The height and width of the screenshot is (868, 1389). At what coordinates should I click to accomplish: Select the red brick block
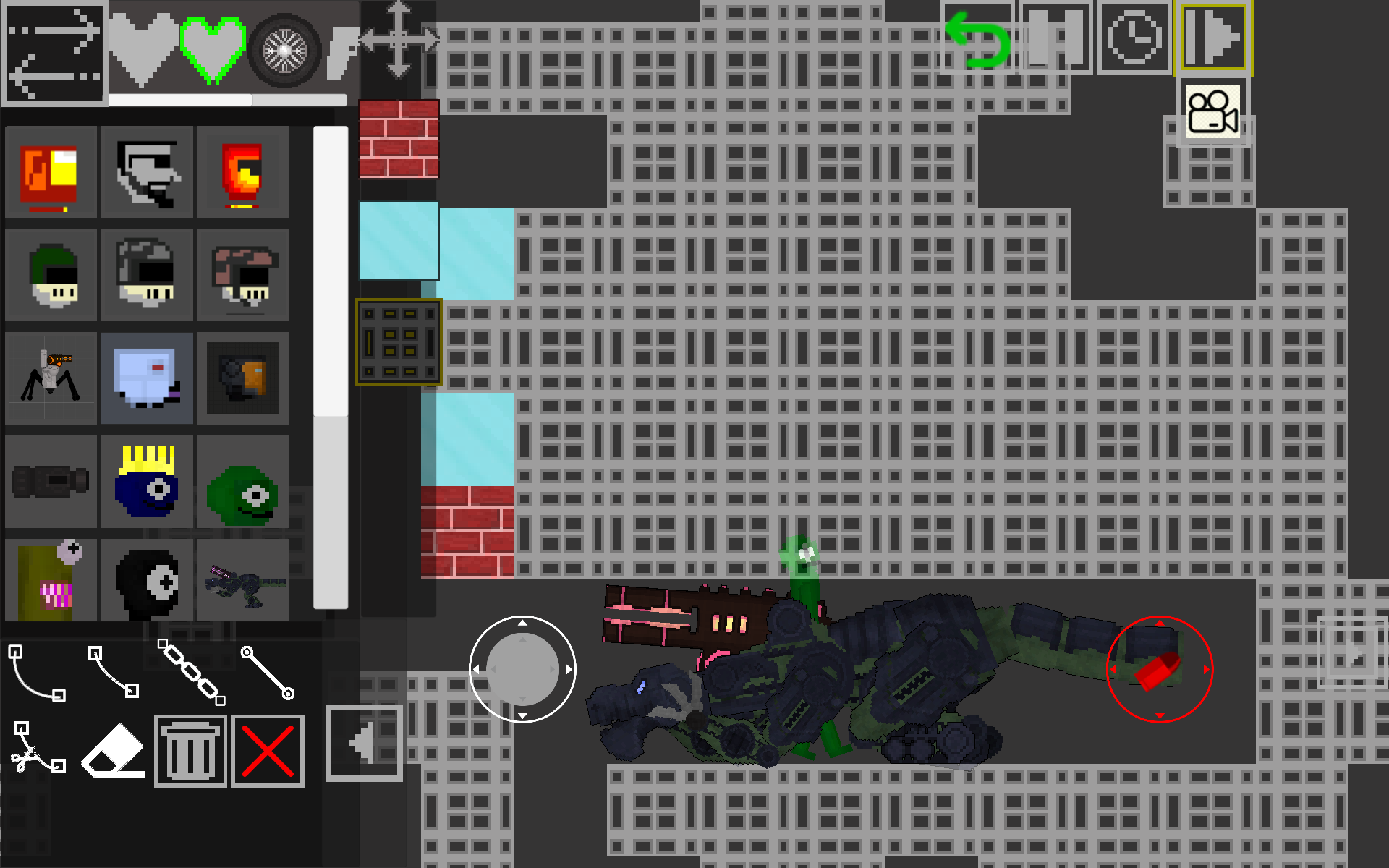[x=399, y=139]
